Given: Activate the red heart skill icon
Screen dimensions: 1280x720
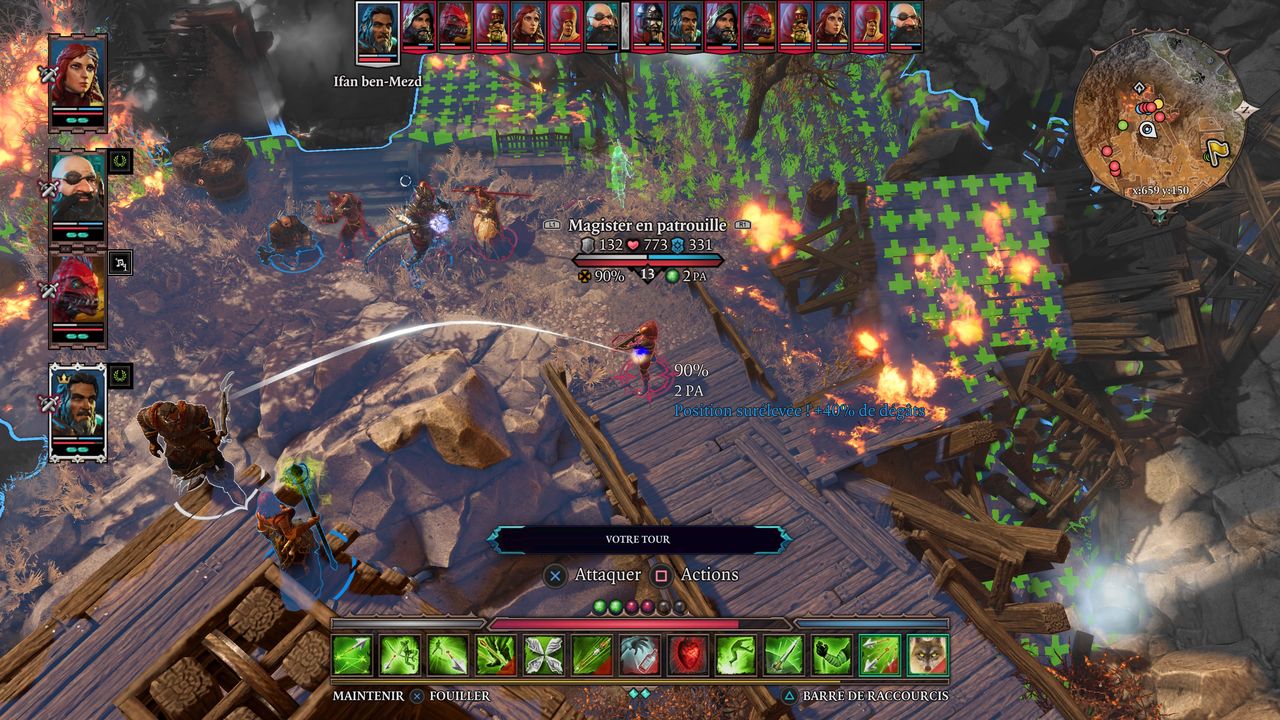Looking at the screenshot, I should (688, 655).
